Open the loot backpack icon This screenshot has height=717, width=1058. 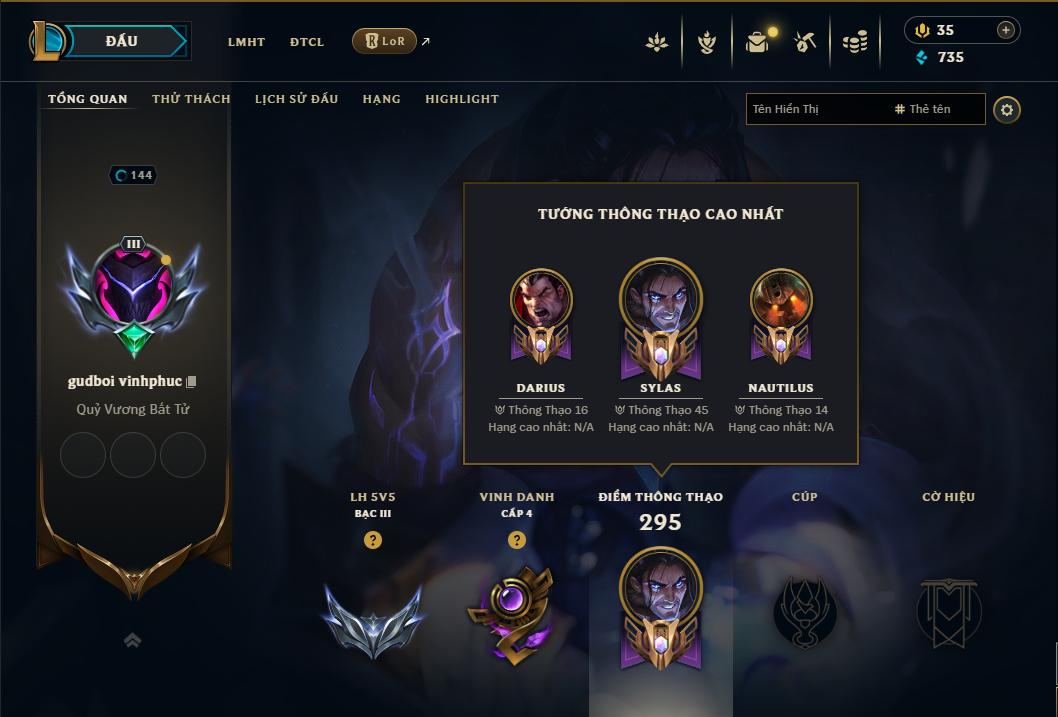click(x=757, y=42)
